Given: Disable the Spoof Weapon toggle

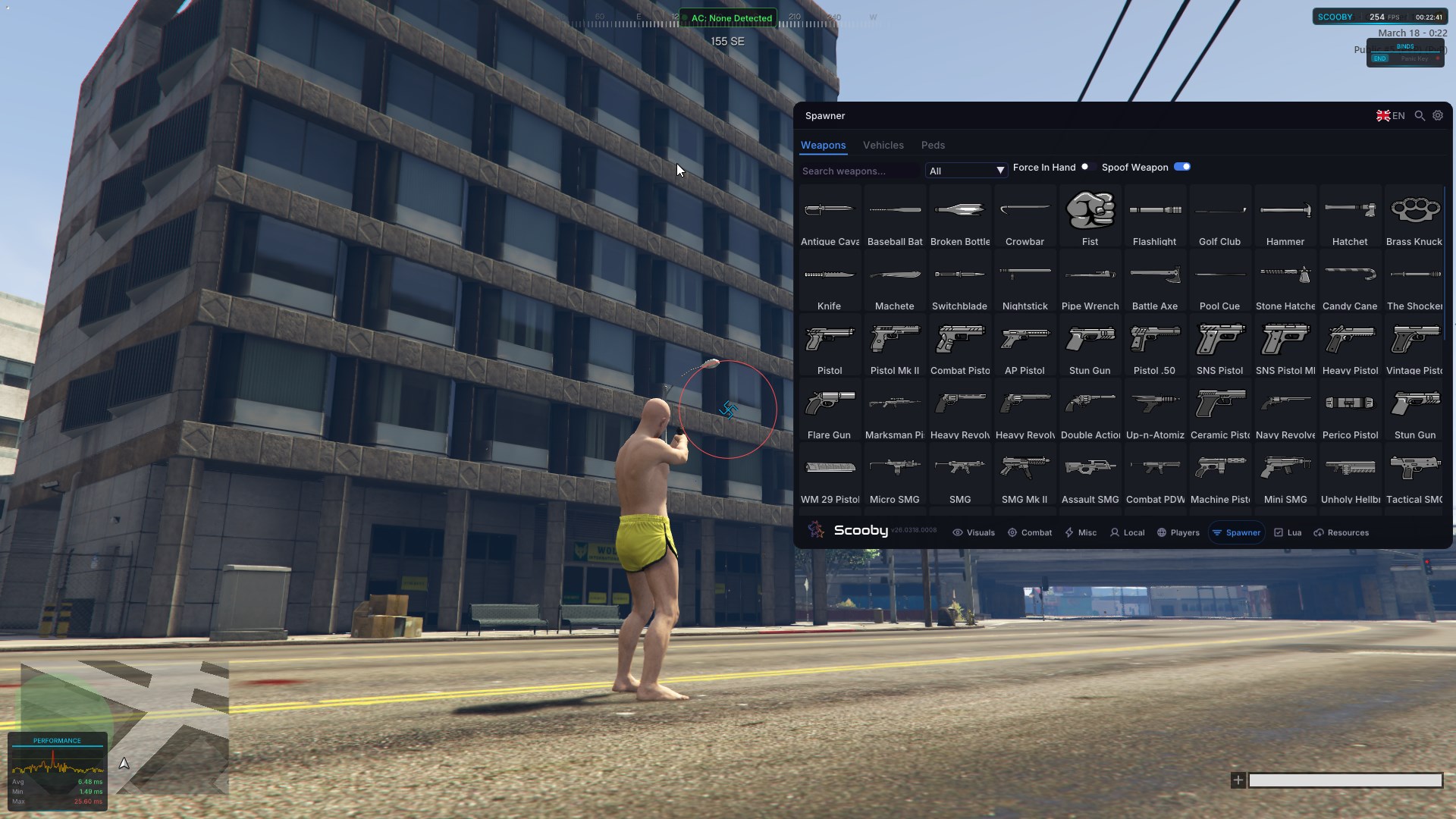Looking at the screenshot, I should (x=1181, y=167).
